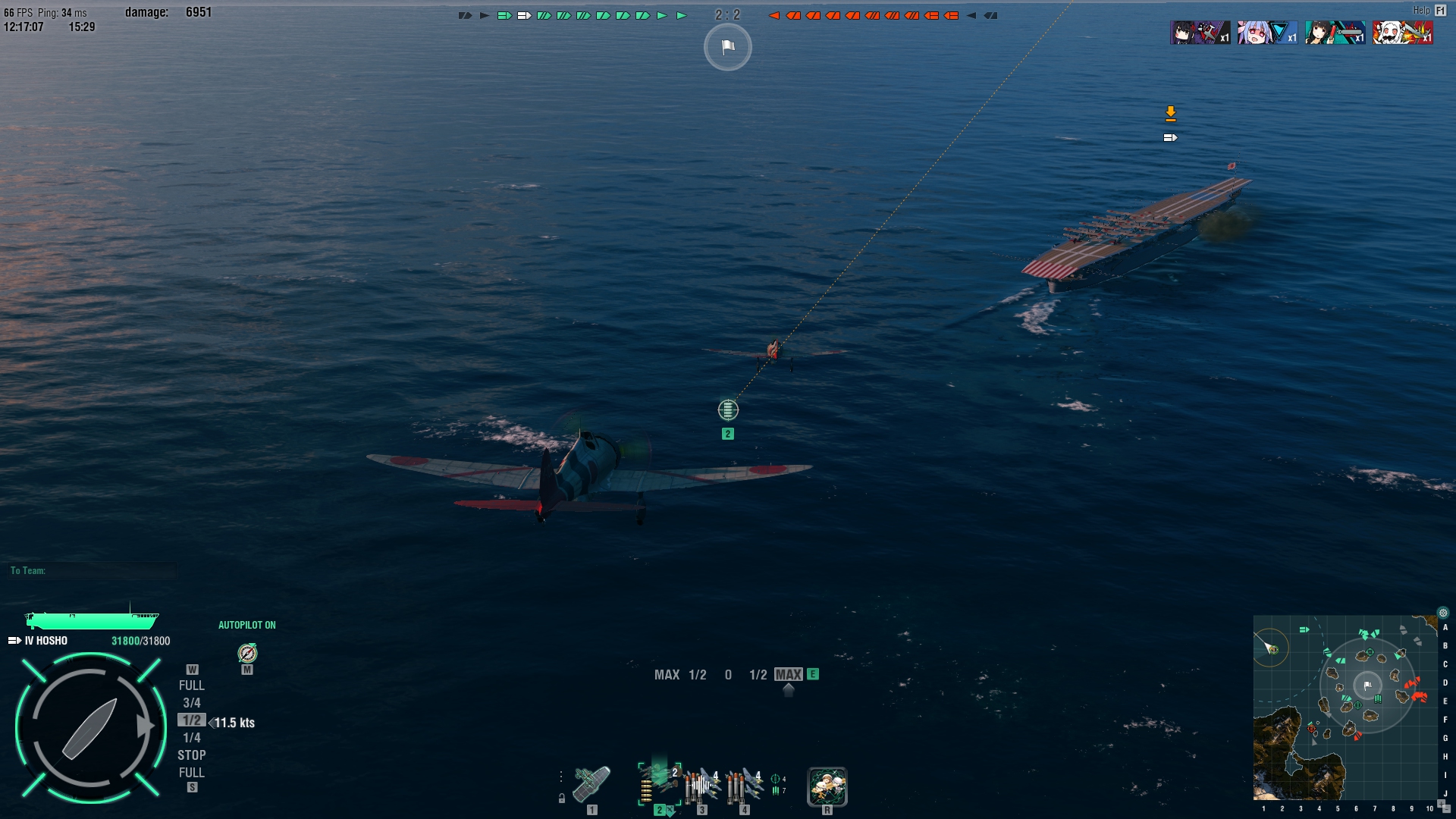This screenshot has height=819, width=1456.
Task: Select the teal torpedo hit ribbon
Action: click(x=1335, y=33)
